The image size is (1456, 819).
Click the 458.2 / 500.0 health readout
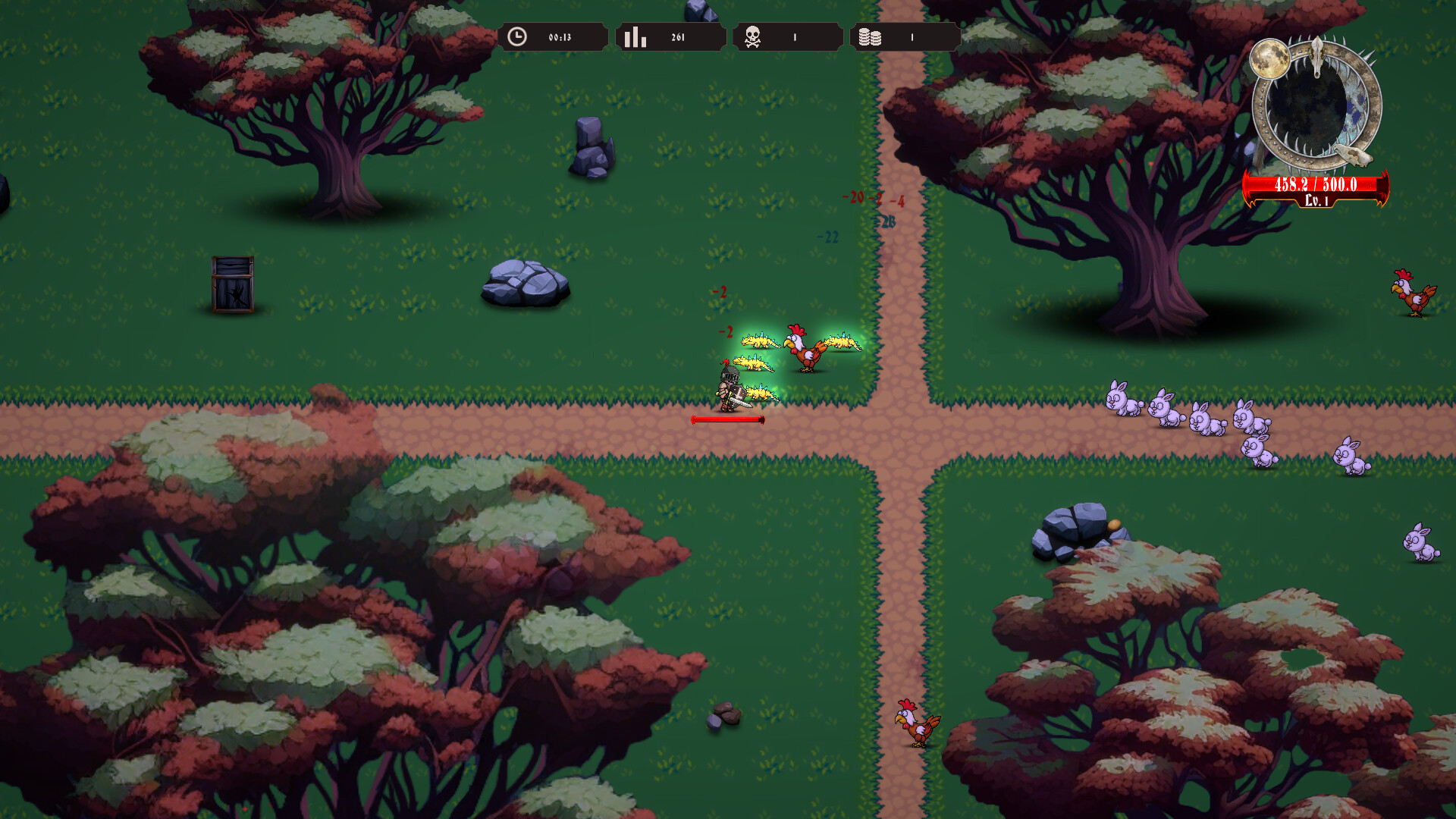click(1316, 184)
